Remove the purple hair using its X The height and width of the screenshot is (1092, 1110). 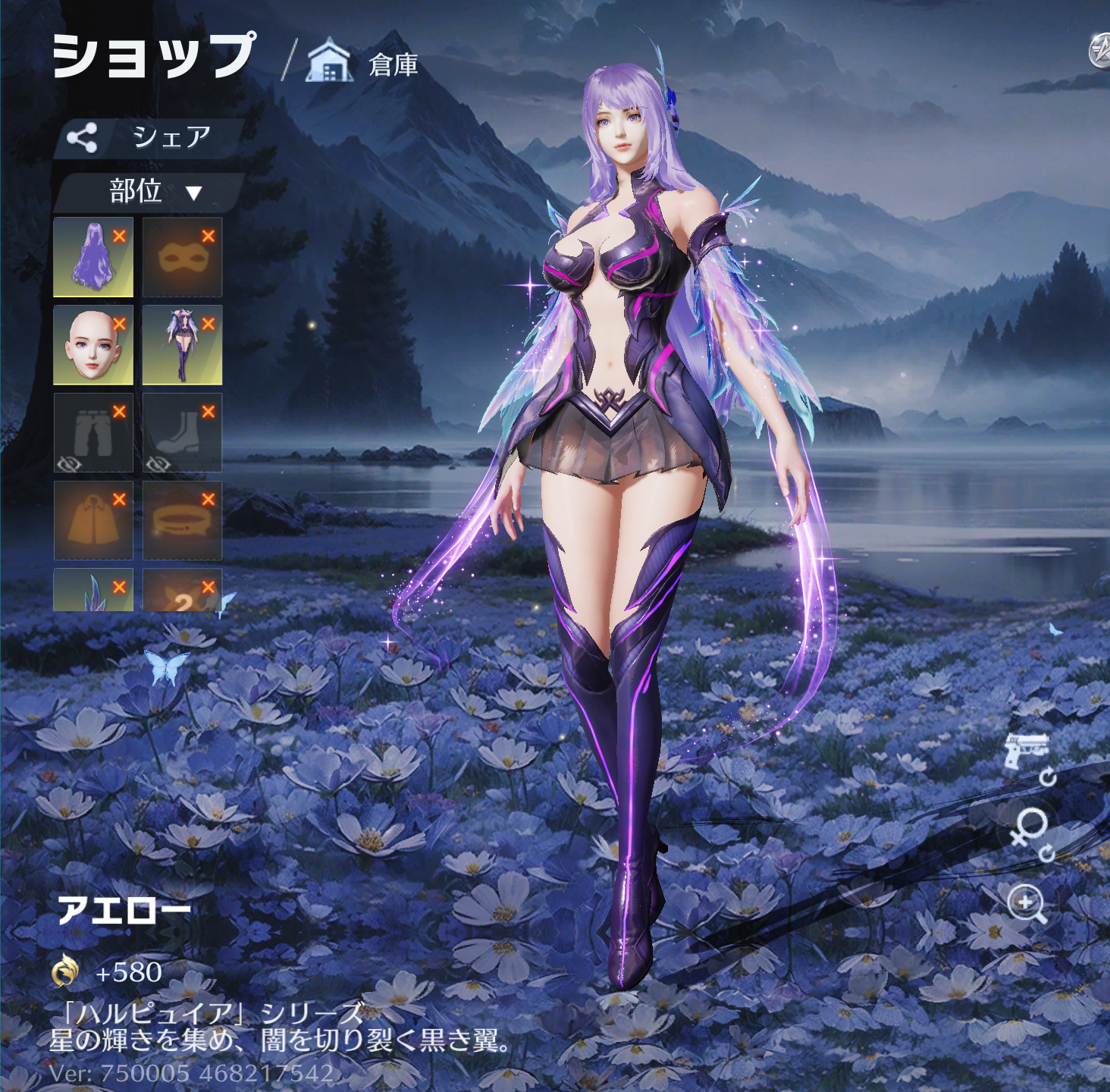(x=119, y=236)
